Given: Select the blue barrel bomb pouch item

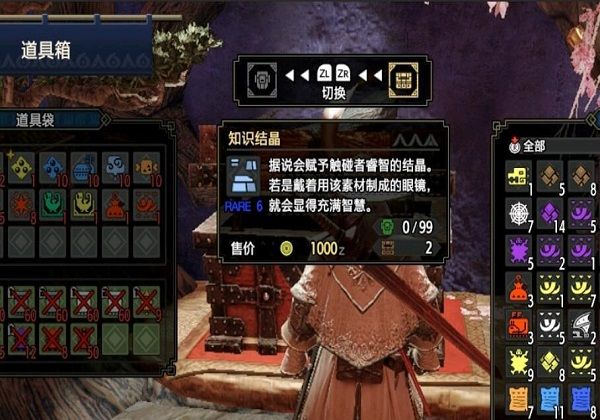Looking at the screenshot, I should 84,166.
